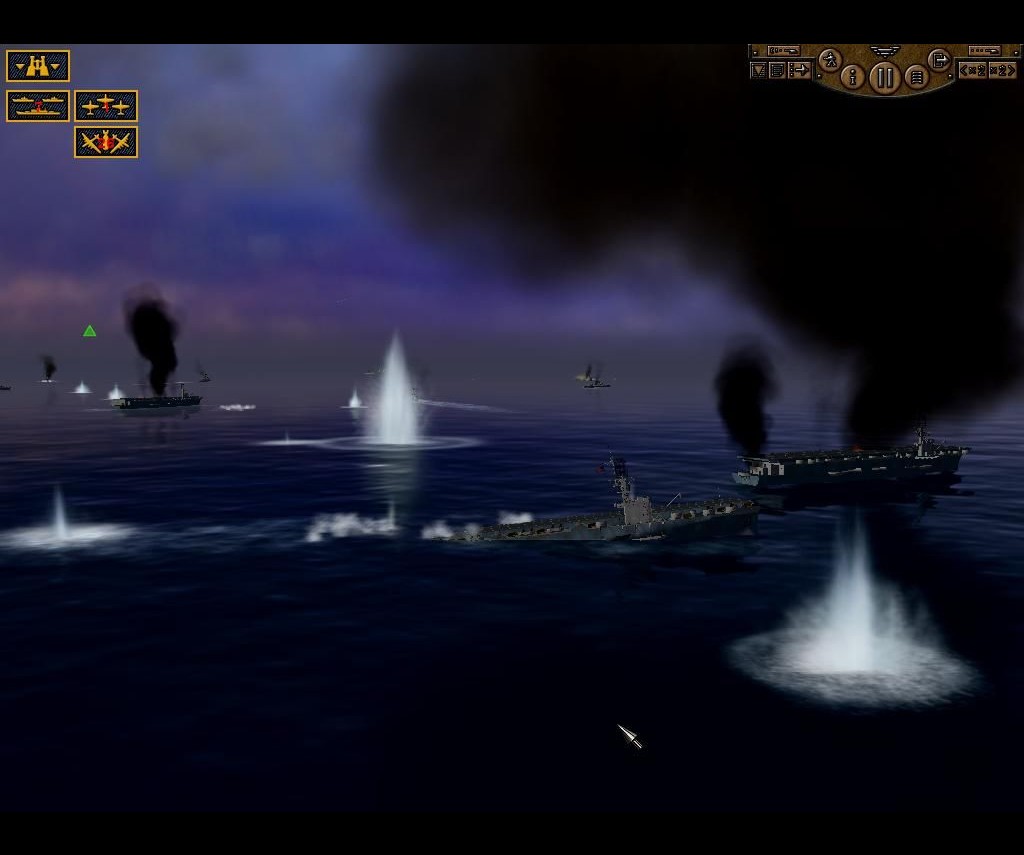Image resolution: width=1024 pixels, height=855 pixels.
Task: Click the exit door arrow button
Action: (x=939, y=60)
